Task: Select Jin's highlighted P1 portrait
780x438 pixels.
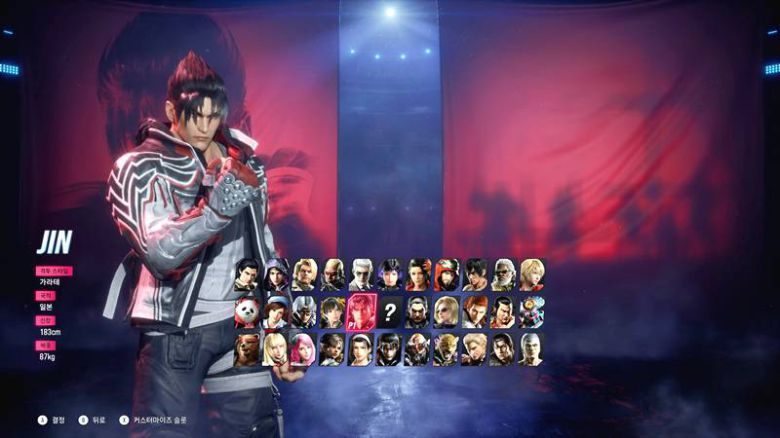Action: pos(361,312)
